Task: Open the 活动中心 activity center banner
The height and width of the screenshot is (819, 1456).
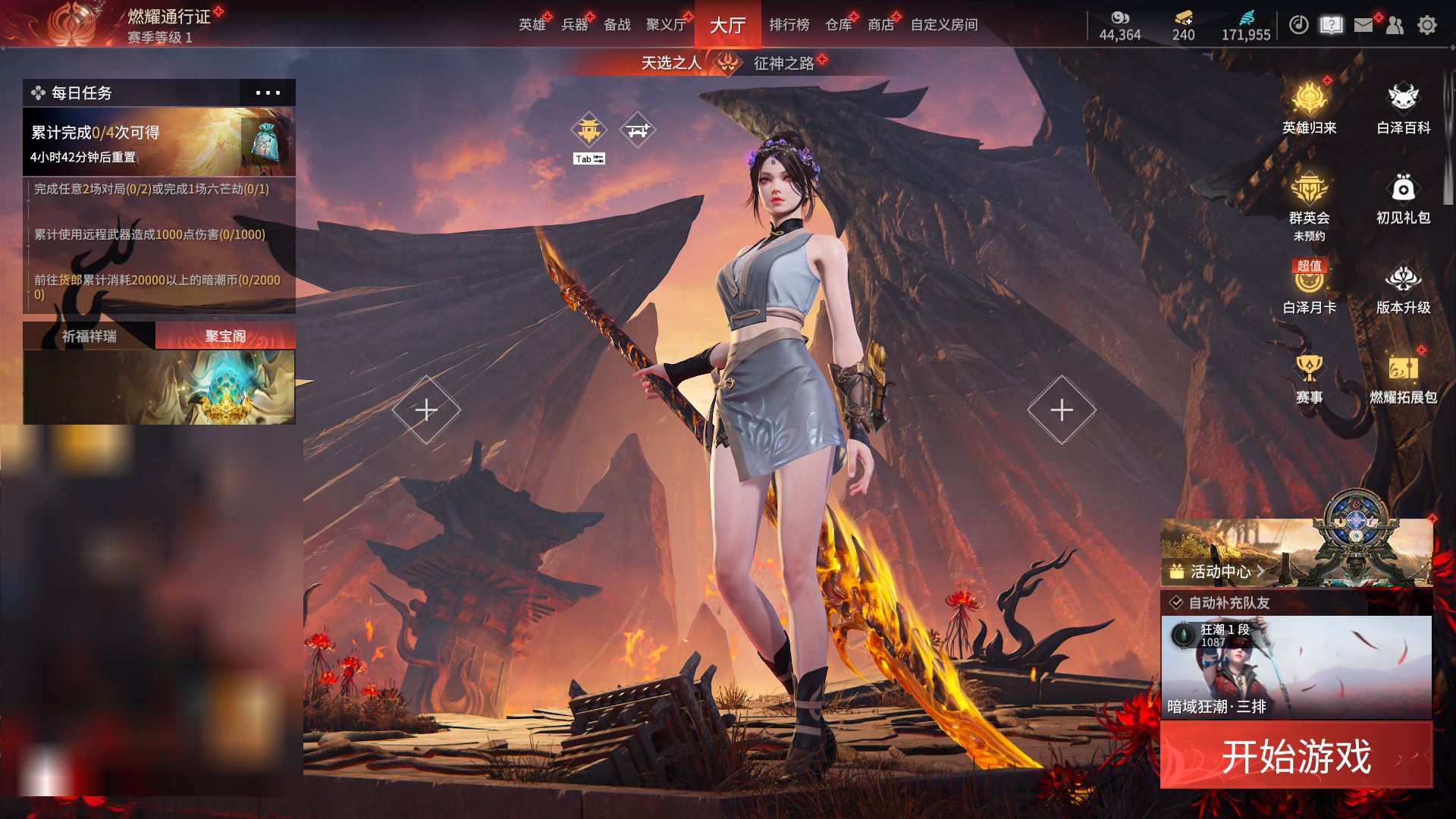Action: pyautogui.click(x=1221, y=571)
